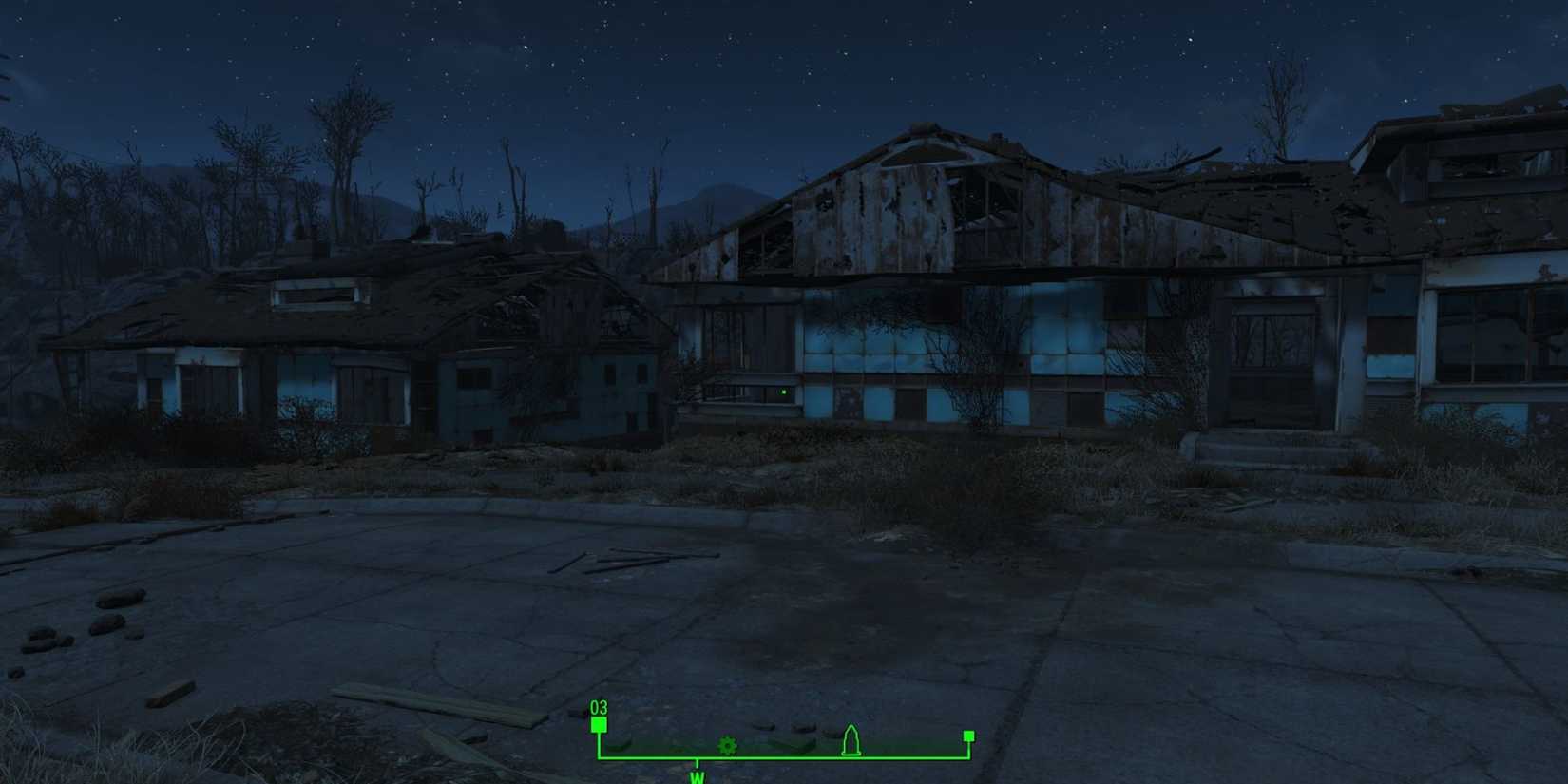Click the quest marker labeled 03
1568x784 pixels.
(x=600, y=708)
